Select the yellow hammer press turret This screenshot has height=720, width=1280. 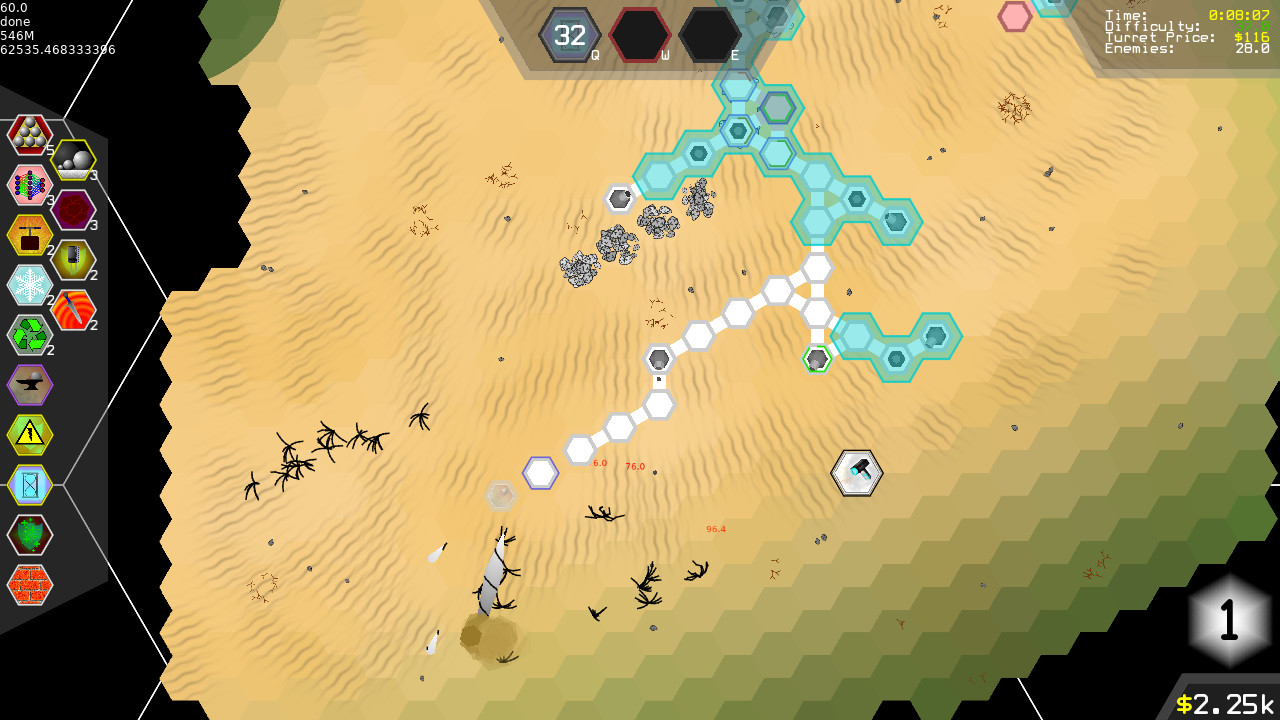coord(30,234)
